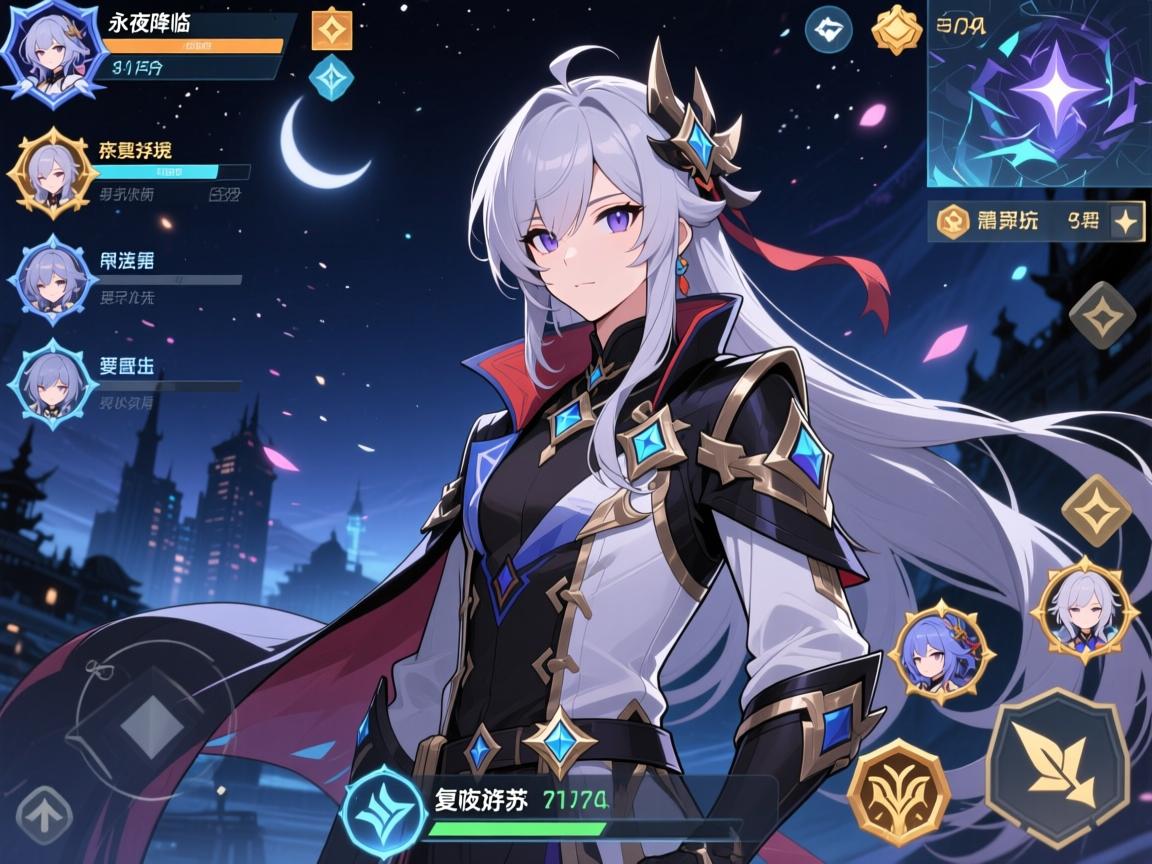Click the gold hexagon badge icon
The height and width of the screenshot is (864, 1152).
point(896,30)
